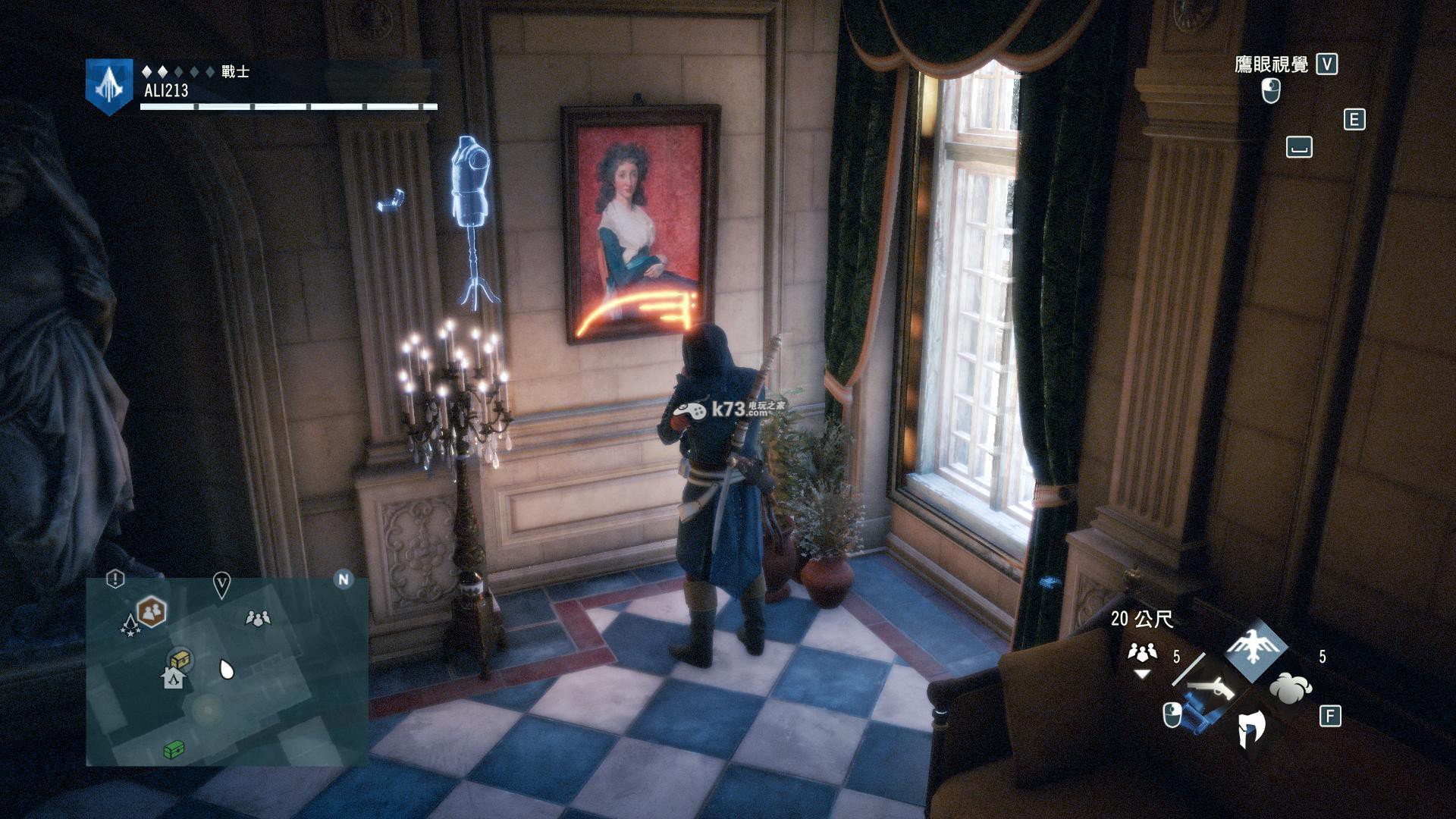Click the V waypoint pin on minimap
This screenshot has height=819, width=1456.
pos(221,585)
